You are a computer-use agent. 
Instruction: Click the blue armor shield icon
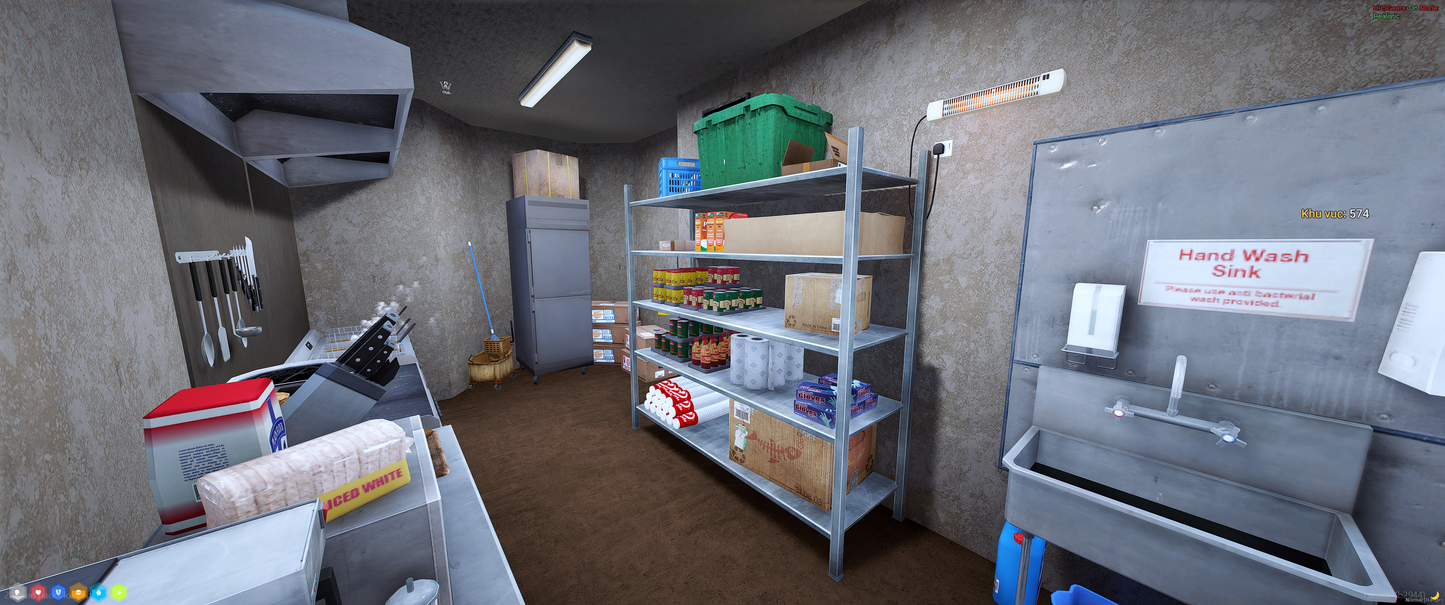[x=58, y=592]
